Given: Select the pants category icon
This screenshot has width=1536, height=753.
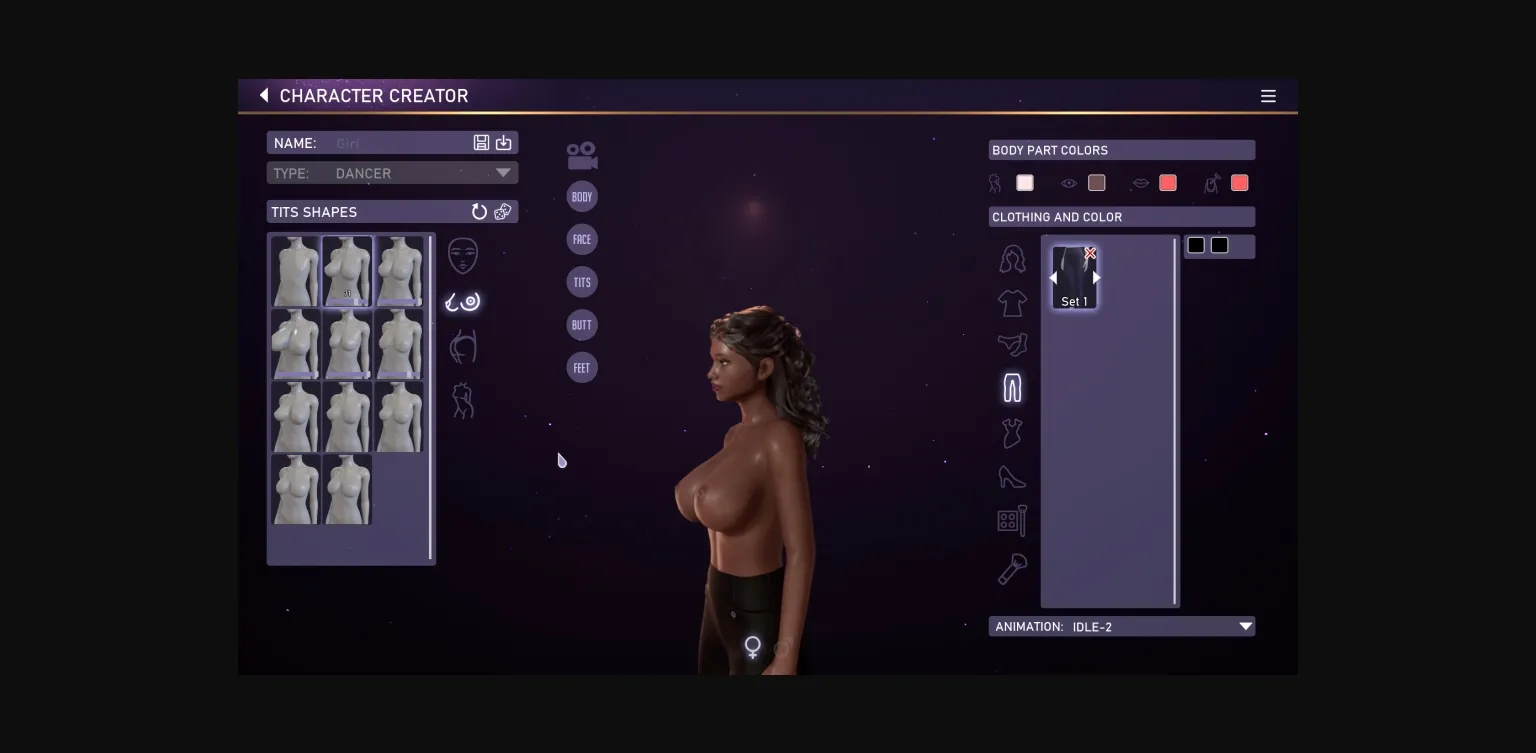Looking at the screenshot, I should (x=1012, y=387).
